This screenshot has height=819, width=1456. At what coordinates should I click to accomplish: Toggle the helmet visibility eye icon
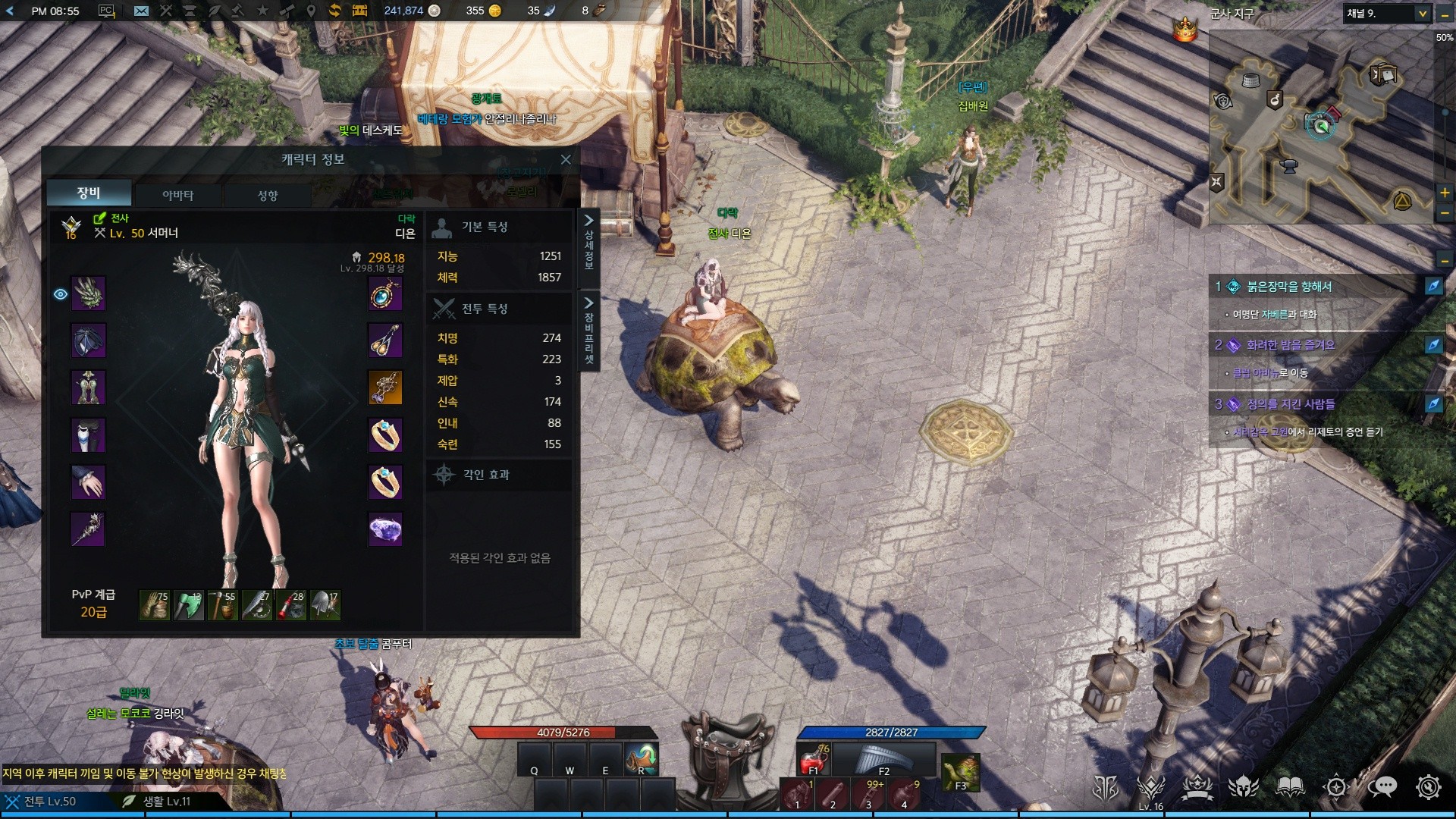tap(61, 294)
